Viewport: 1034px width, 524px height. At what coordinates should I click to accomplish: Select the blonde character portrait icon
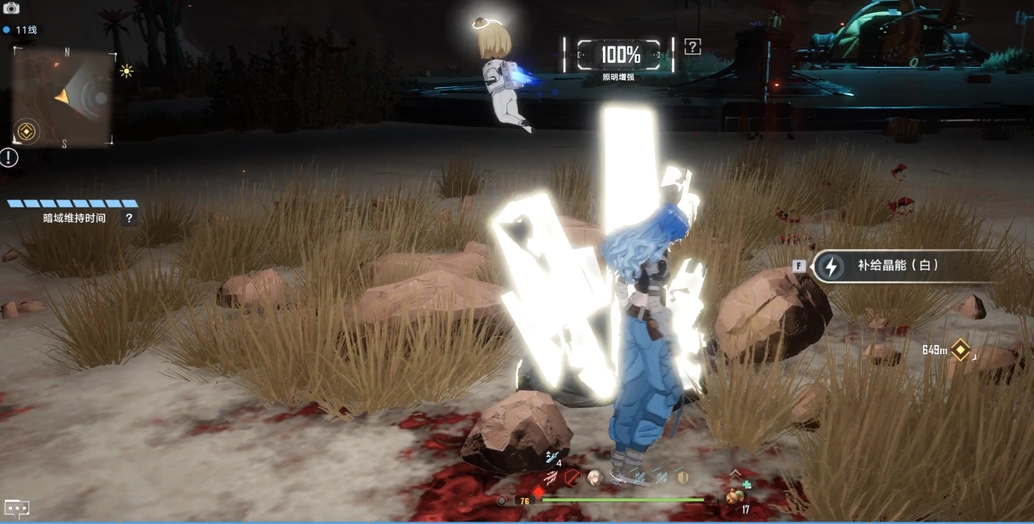click(595, 478)
